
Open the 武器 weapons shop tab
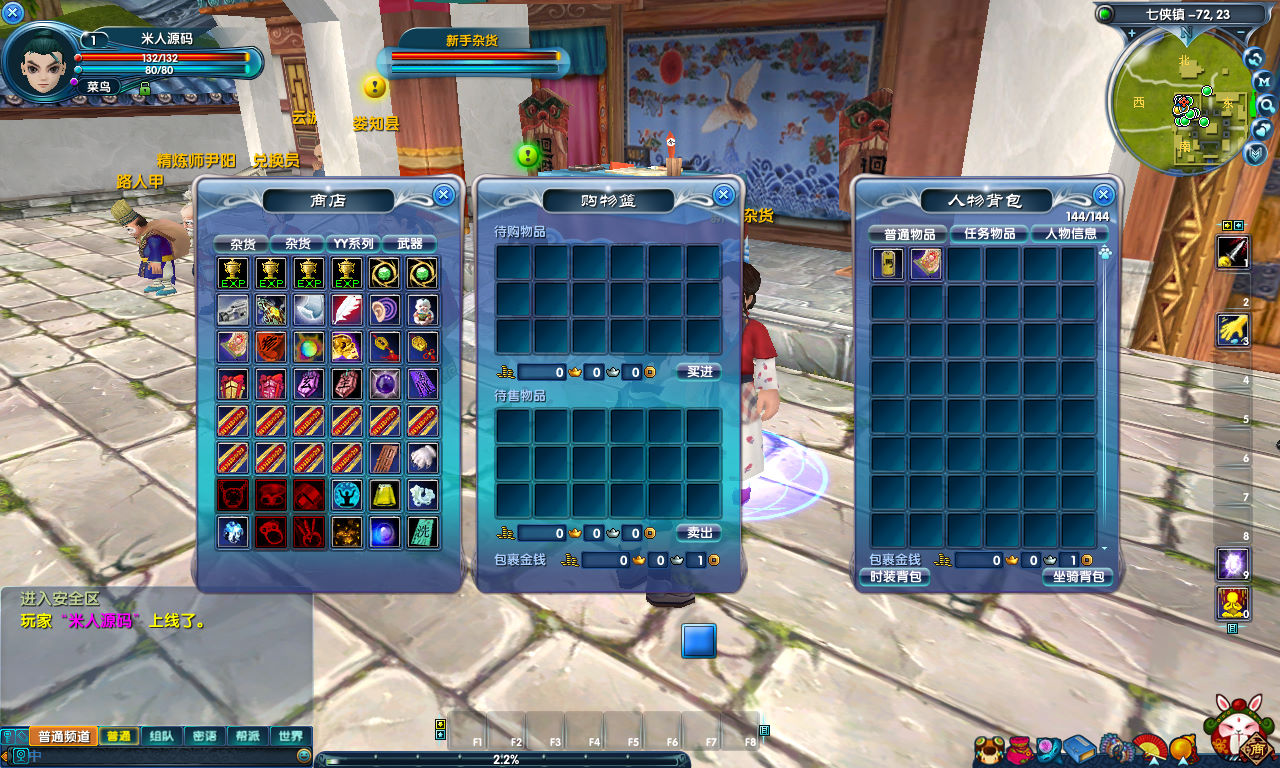coord(409,244)
